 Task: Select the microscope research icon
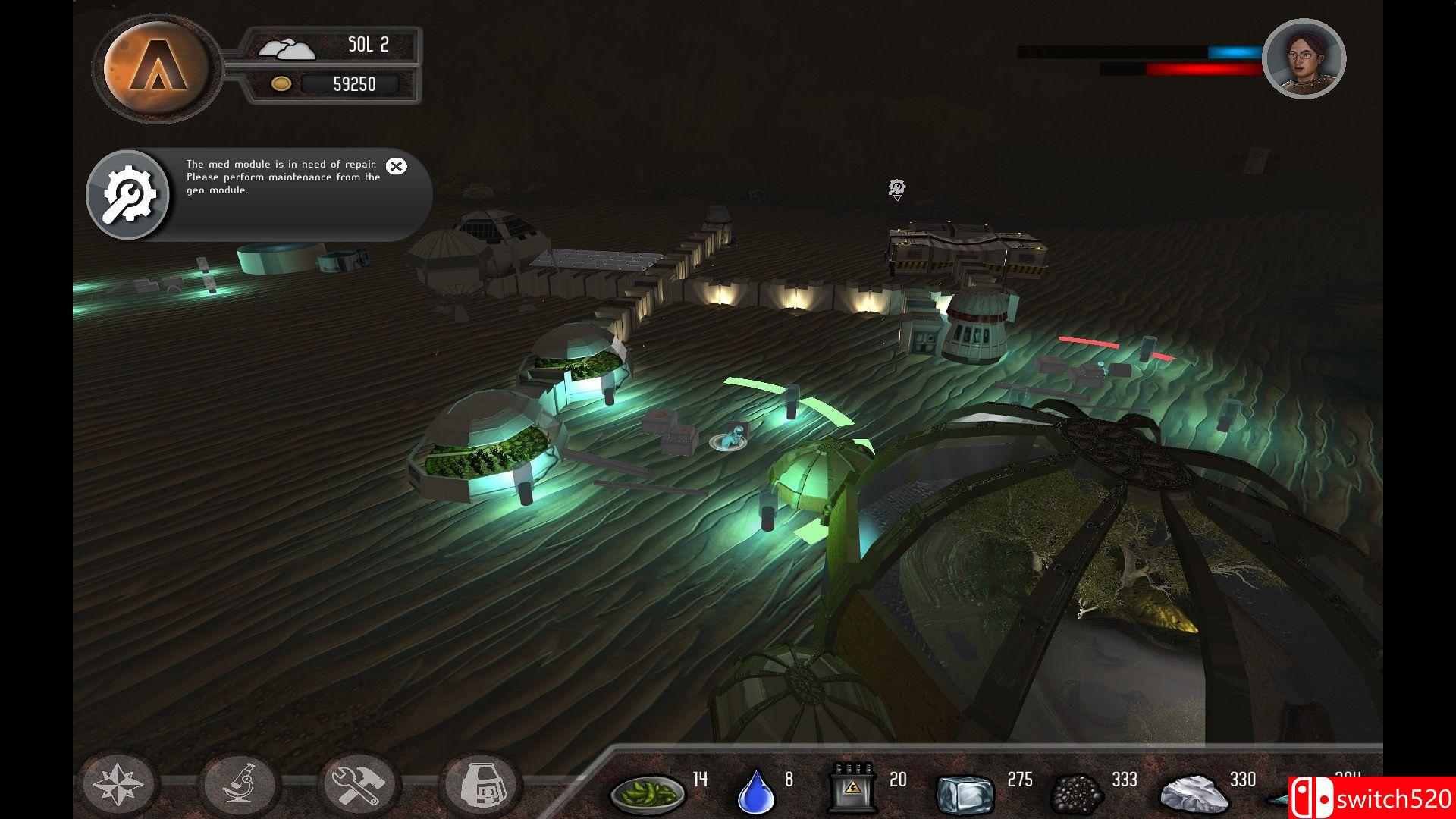(x=241, y=785)
